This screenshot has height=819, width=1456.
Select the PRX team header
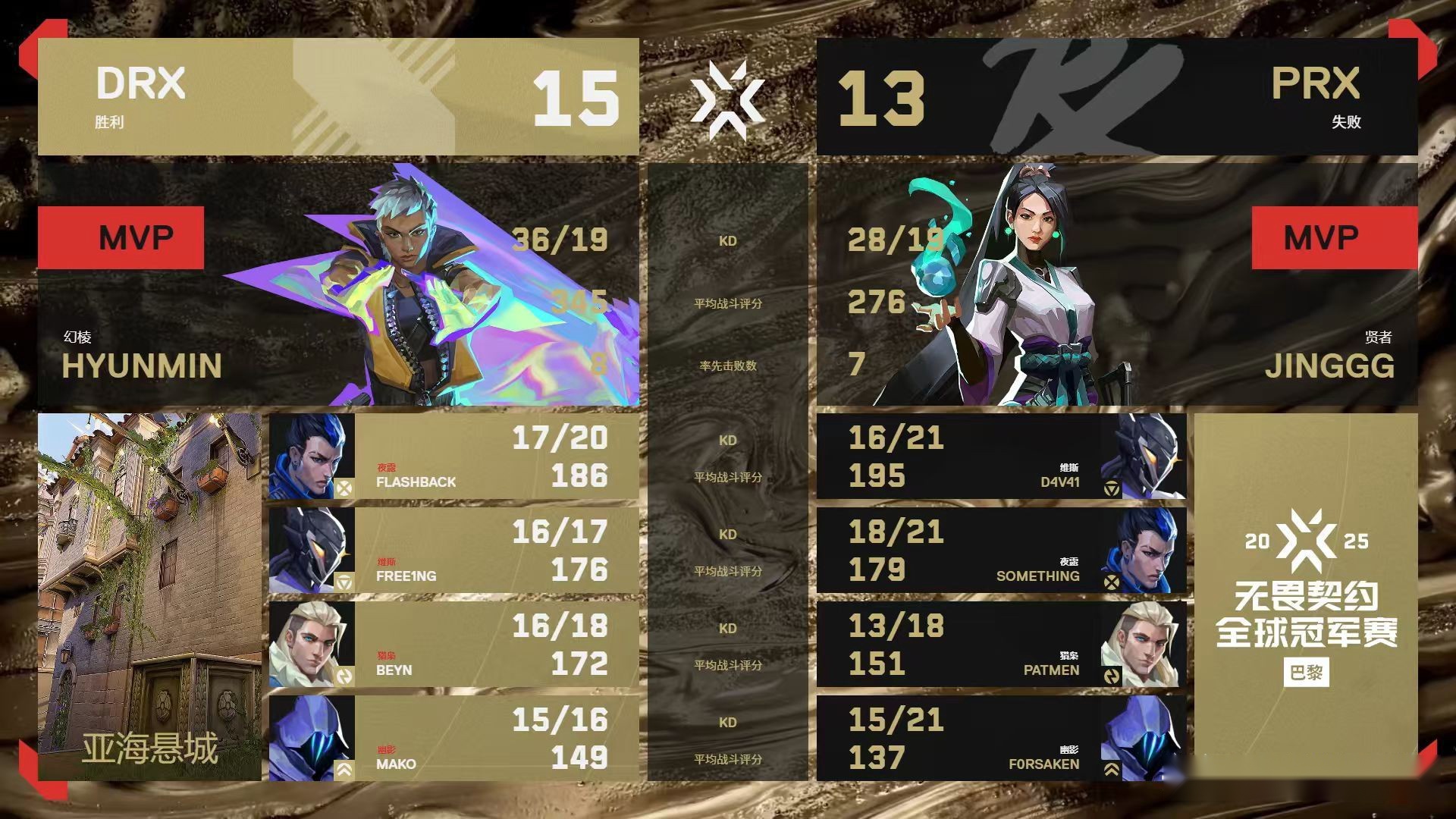[x=1116, y=97]
